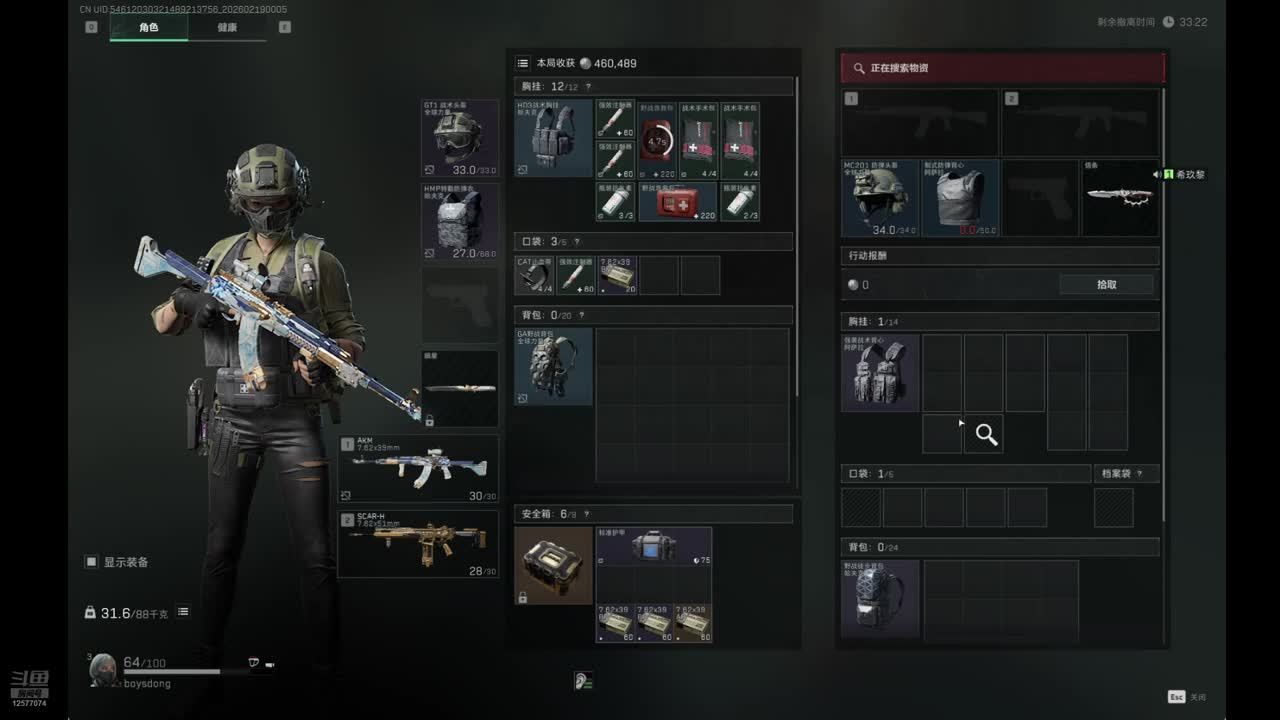
Task: Select the equipped melee knife slot
Action: pyautogui.click(x=460, y=388)
